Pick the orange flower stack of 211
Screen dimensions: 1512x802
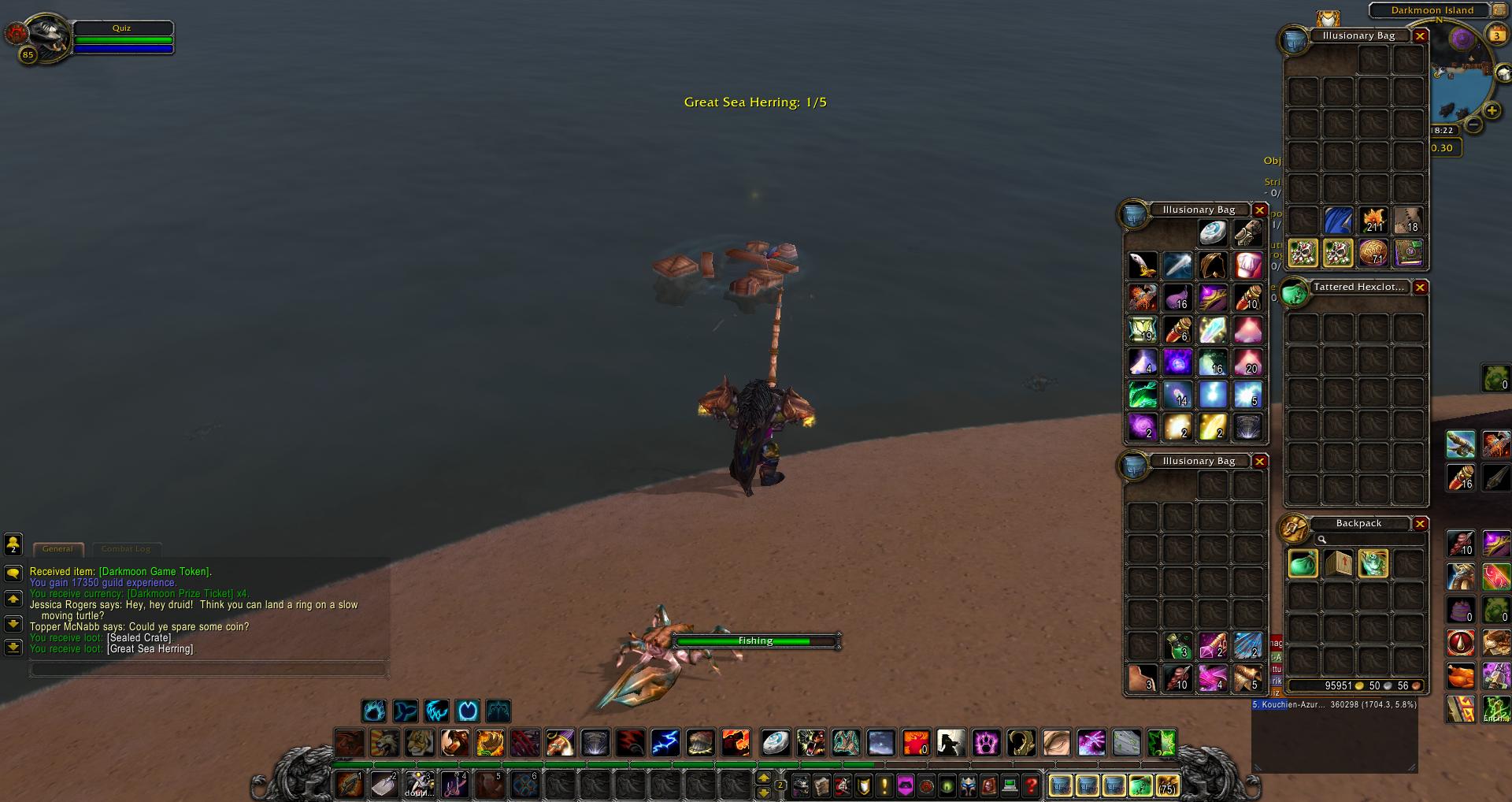1373,221
